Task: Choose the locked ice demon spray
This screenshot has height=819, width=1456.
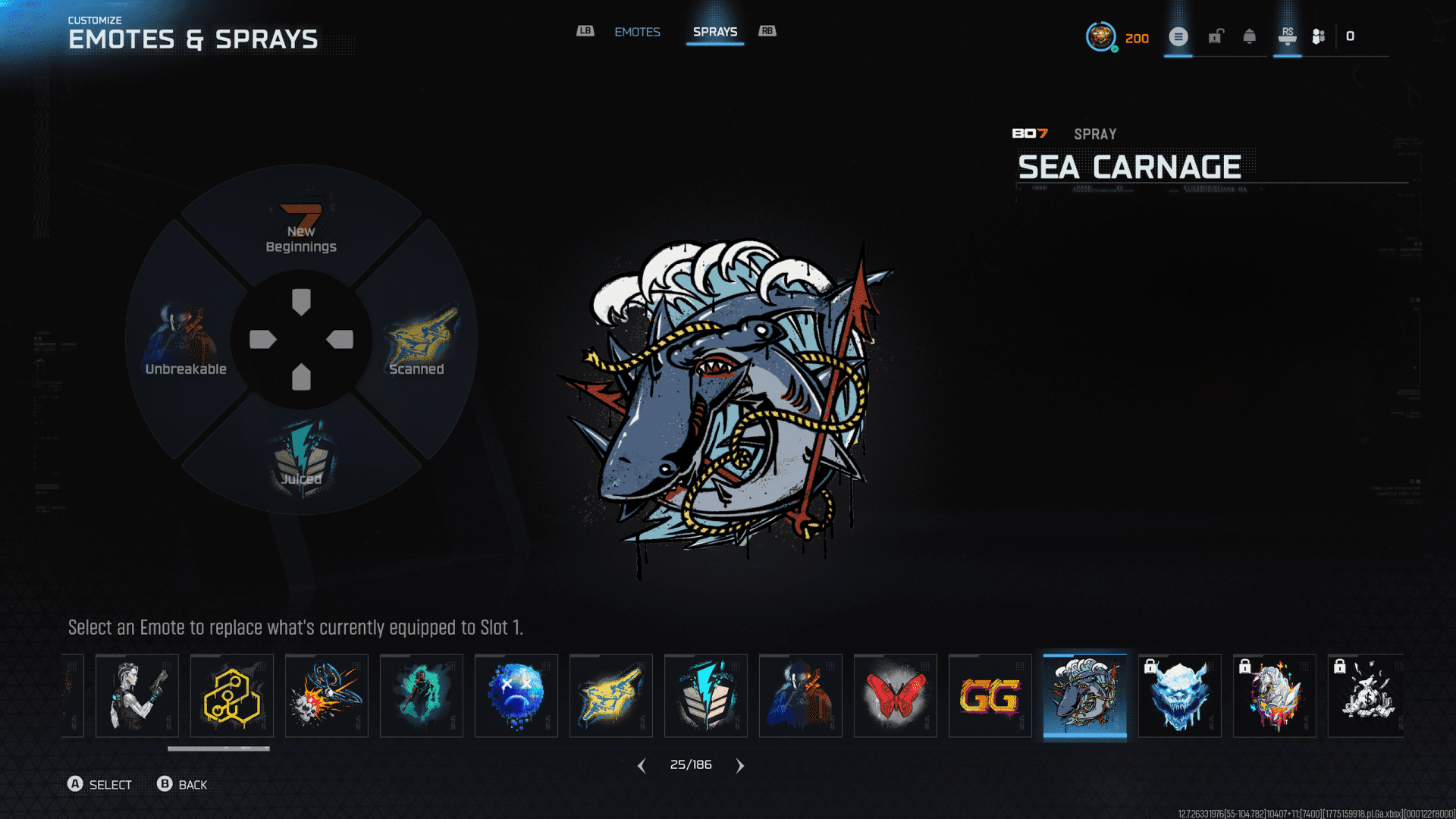Action: [x=1179, y=695]
